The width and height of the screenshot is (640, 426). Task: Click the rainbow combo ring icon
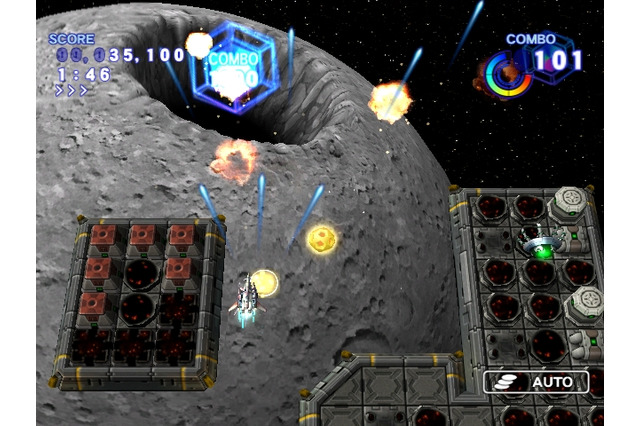pos(508,75)
